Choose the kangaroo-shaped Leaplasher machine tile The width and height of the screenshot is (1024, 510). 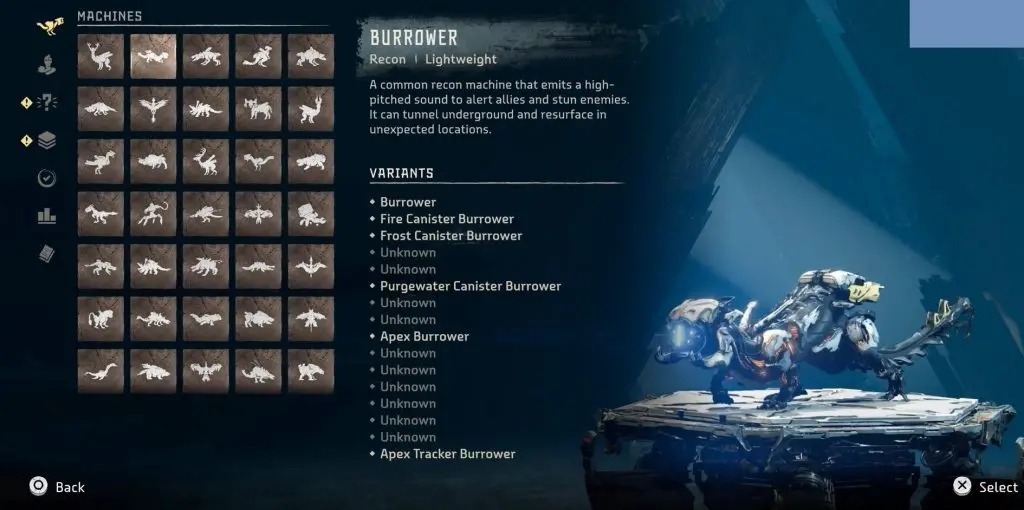(x=258, y=56)
